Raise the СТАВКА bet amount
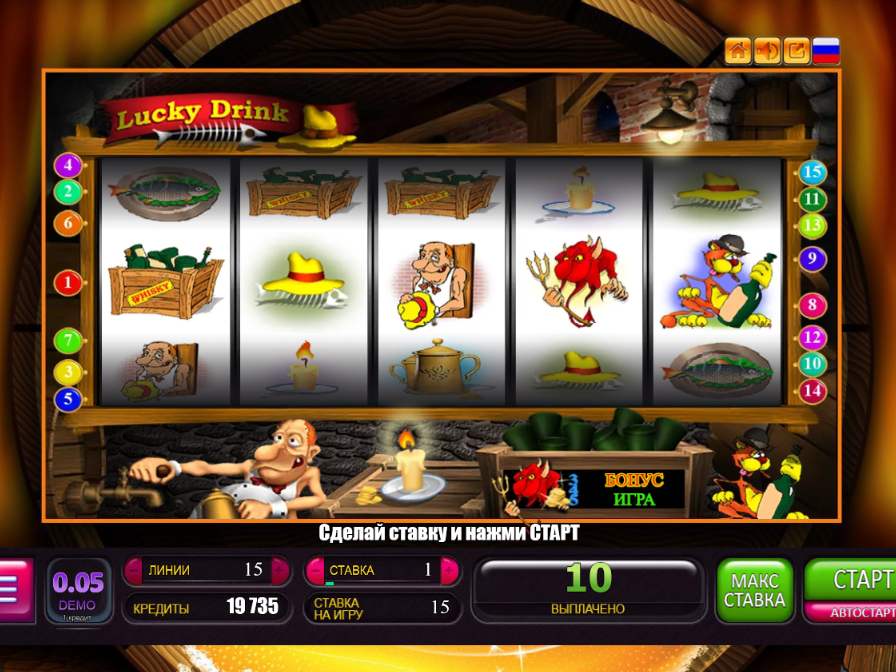 point(451,570)
